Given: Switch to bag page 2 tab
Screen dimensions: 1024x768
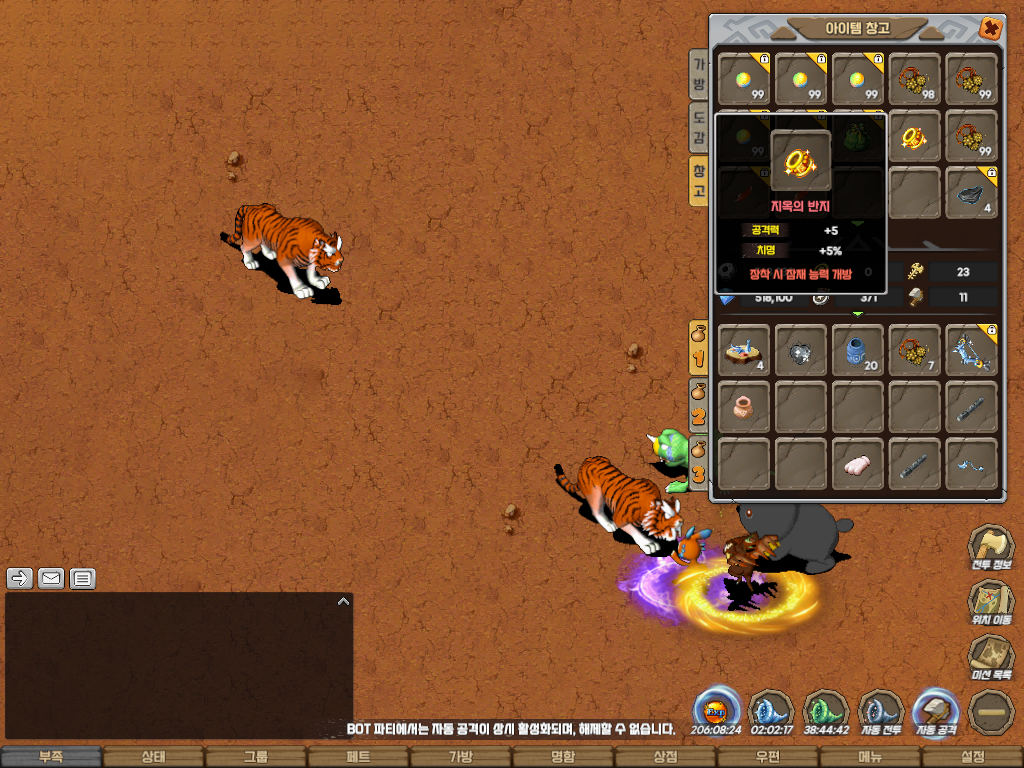Looking at the screenshot, I should 699,405.
